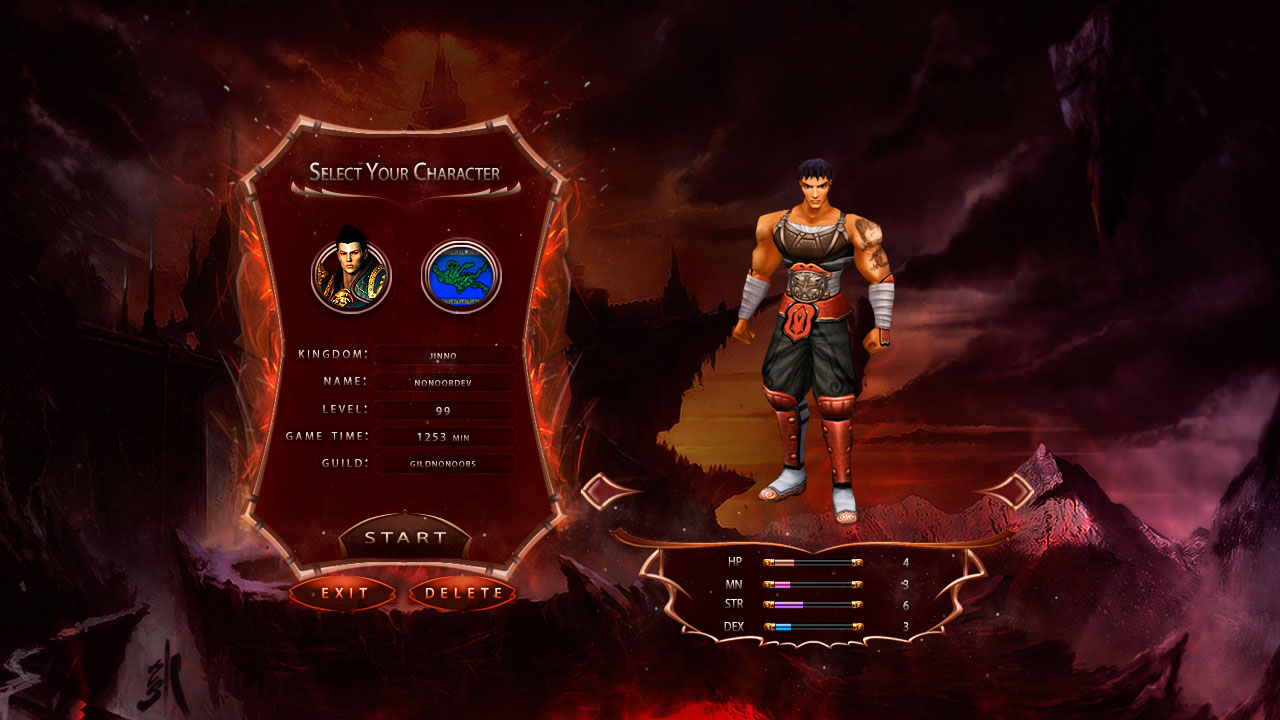The image size is (1280, 720).
Task: Click the Select Your Character heading
Action: pos(403,171)
